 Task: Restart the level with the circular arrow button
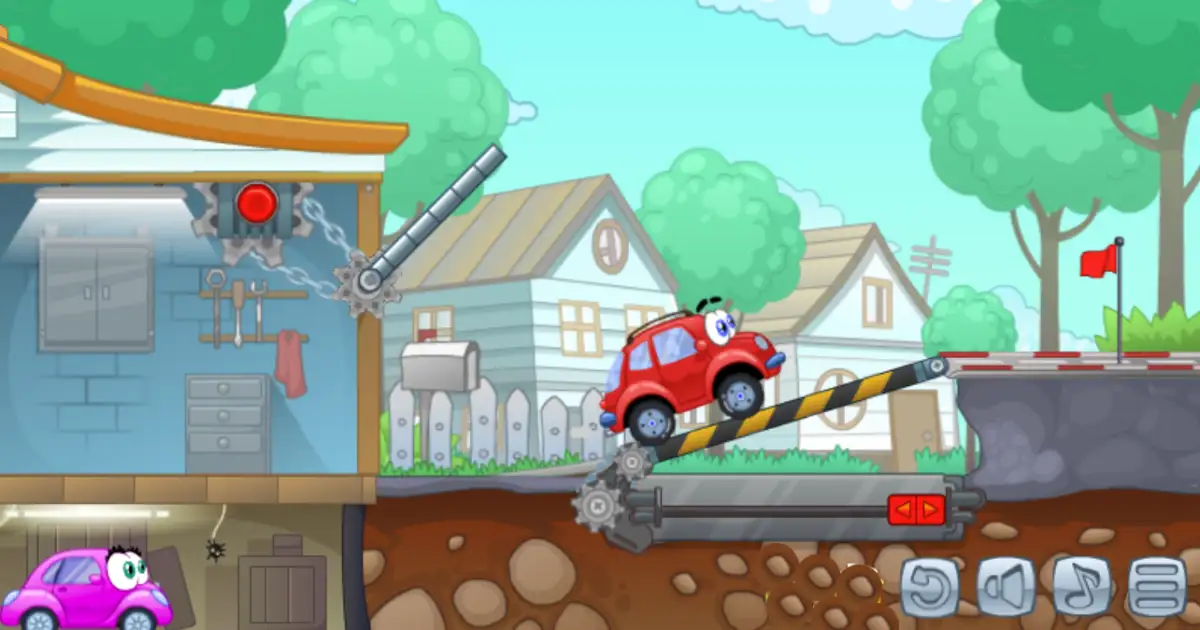[x=930, y=586]
